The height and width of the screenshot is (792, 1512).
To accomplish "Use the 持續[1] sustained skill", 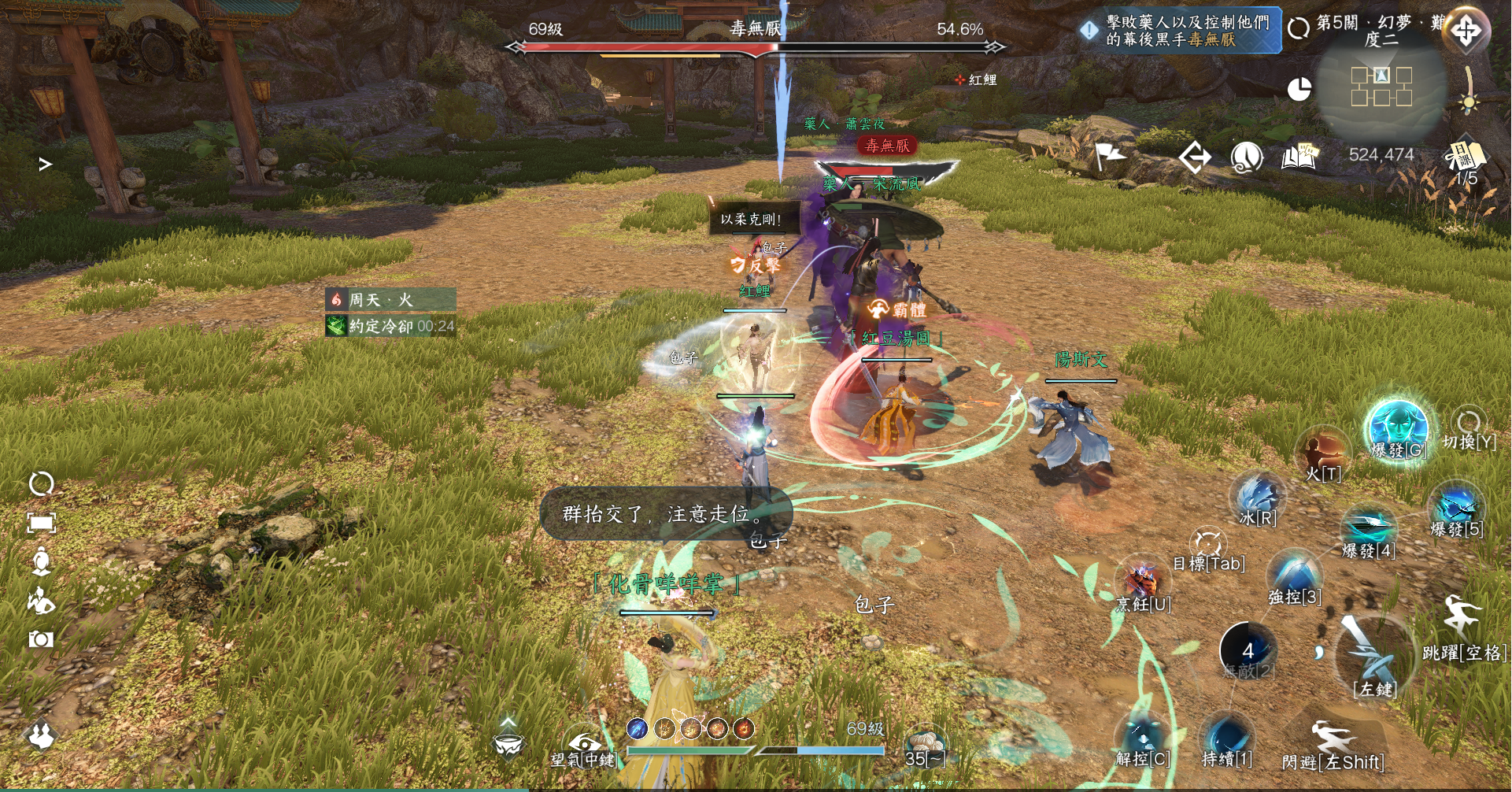I will click(1226, 738).
